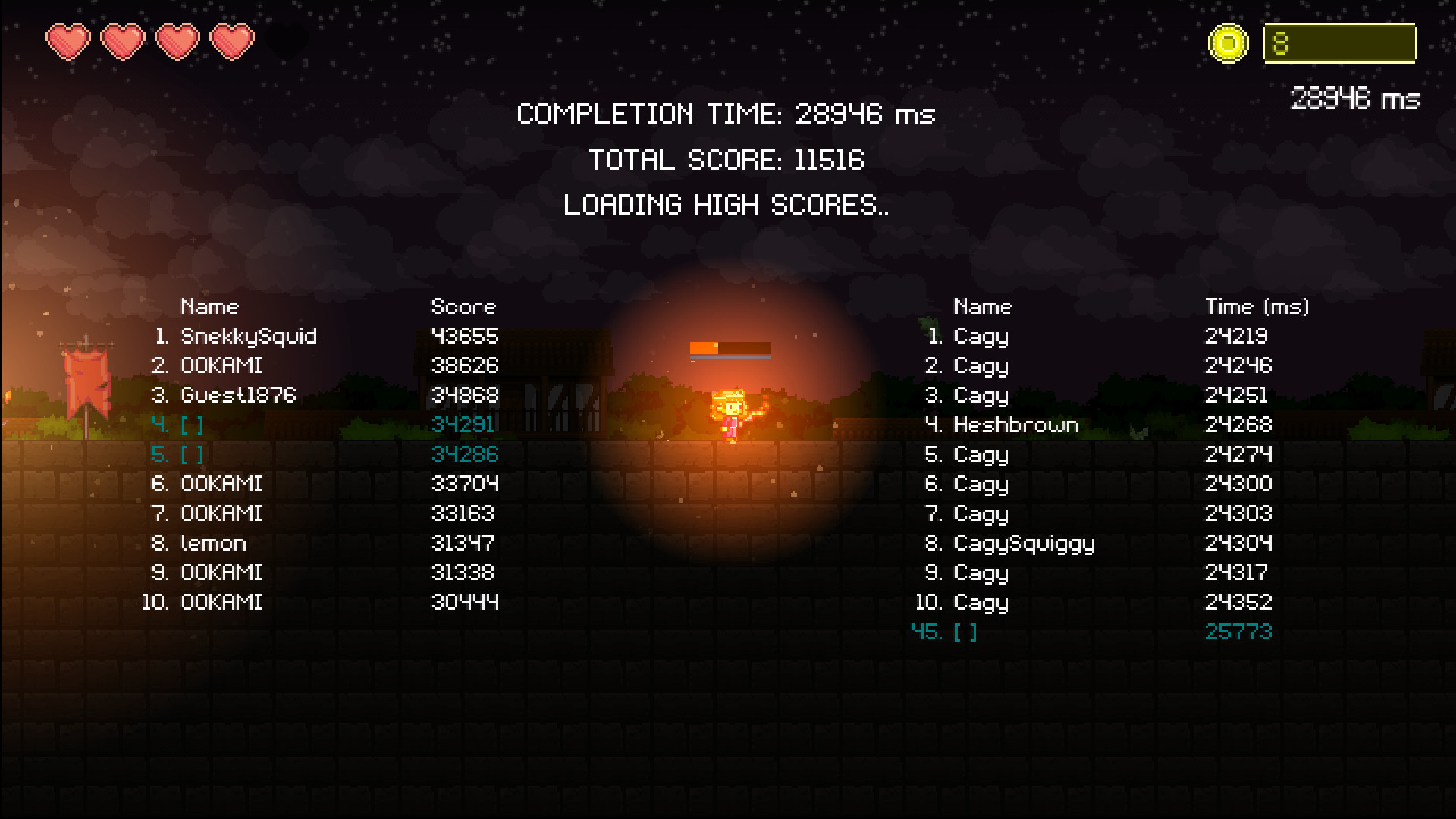The image size is (1456, 819).
Task: Click the Score column header
Action: [463, 306]
